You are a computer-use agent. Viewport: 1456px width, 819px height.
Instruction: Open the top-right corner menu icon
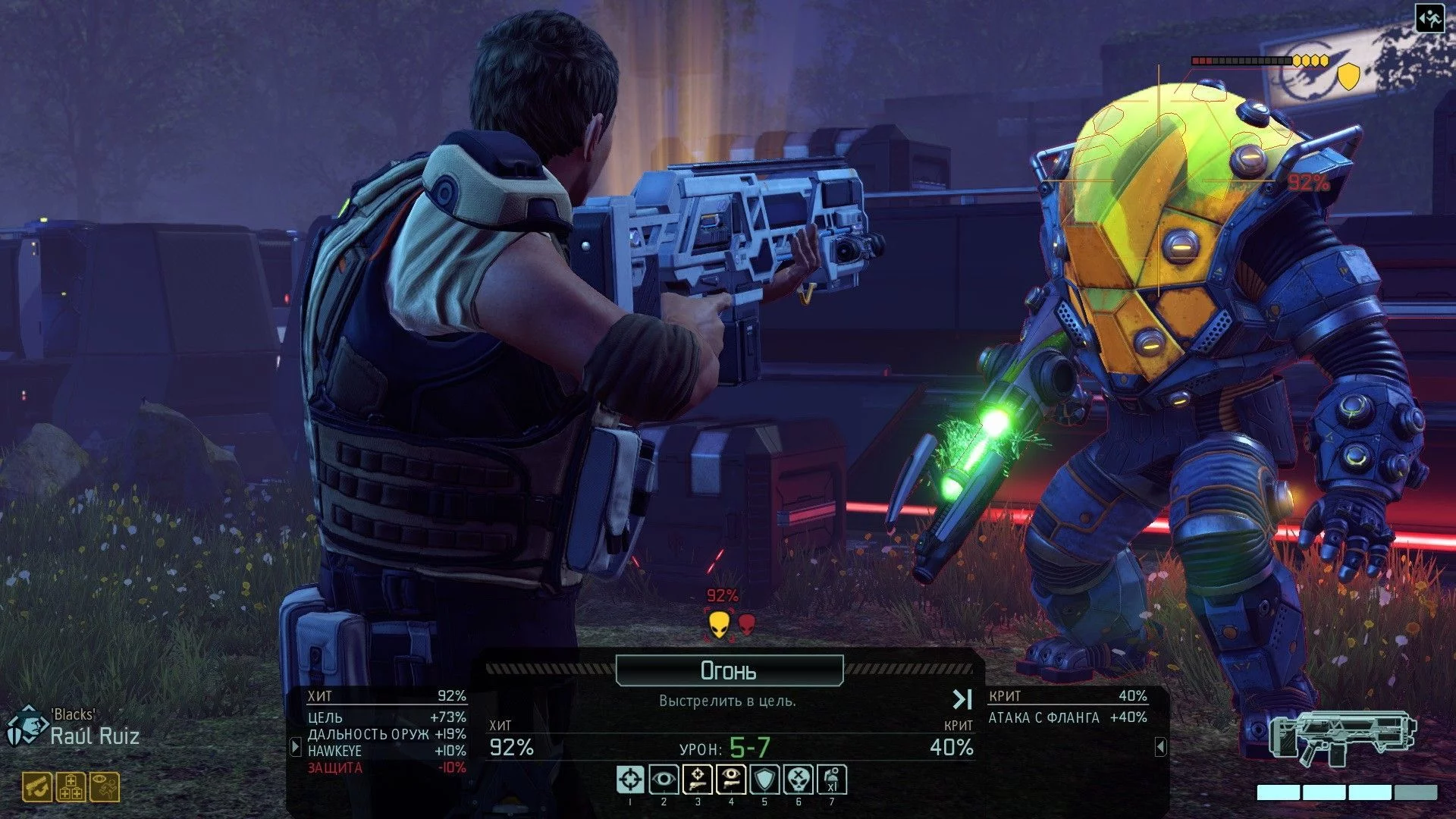[x=1429, y=19]
